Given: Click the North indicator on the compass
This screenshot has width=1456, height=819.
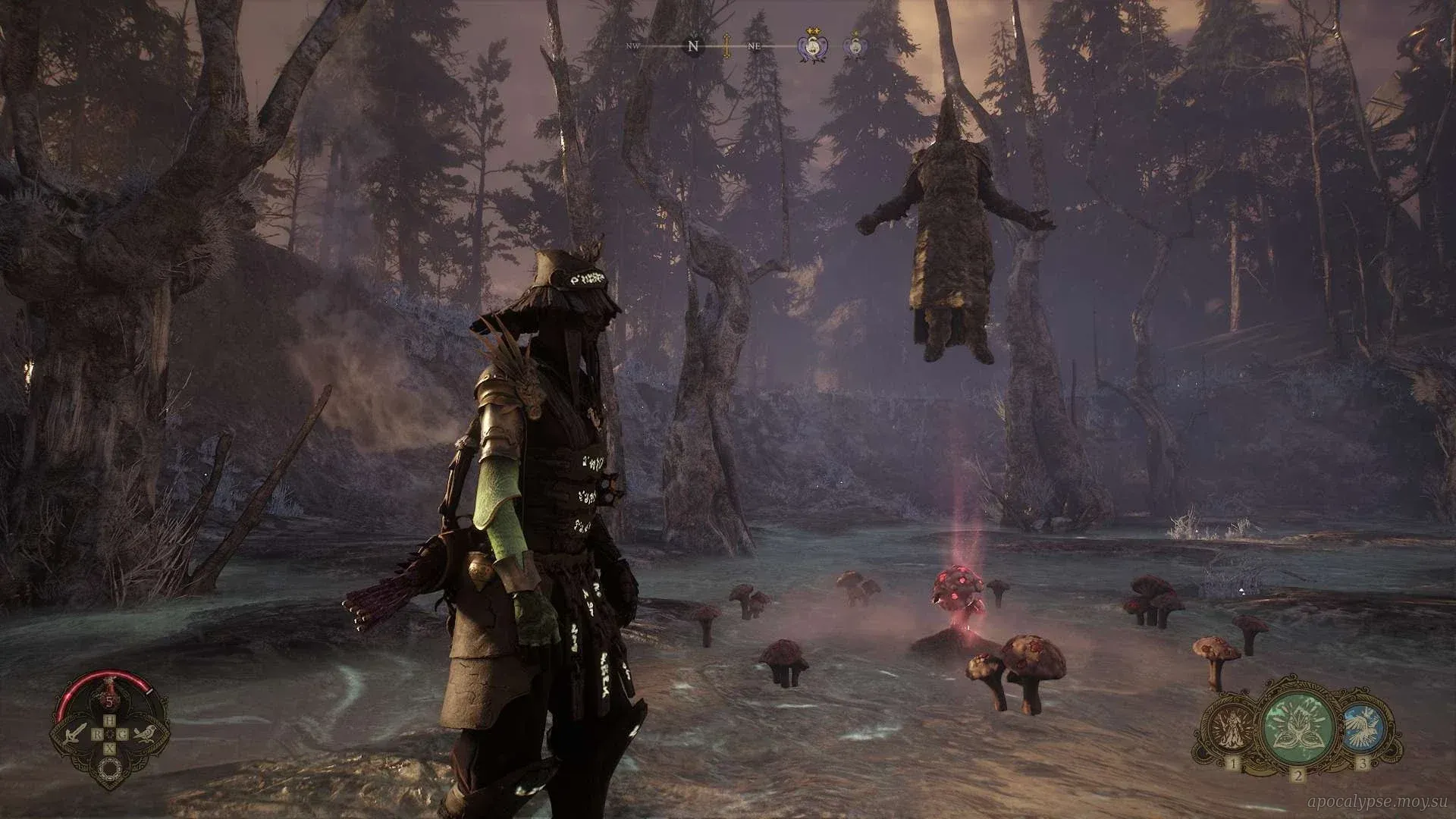Looking at the screenshot, I should [x=692, y=46].
